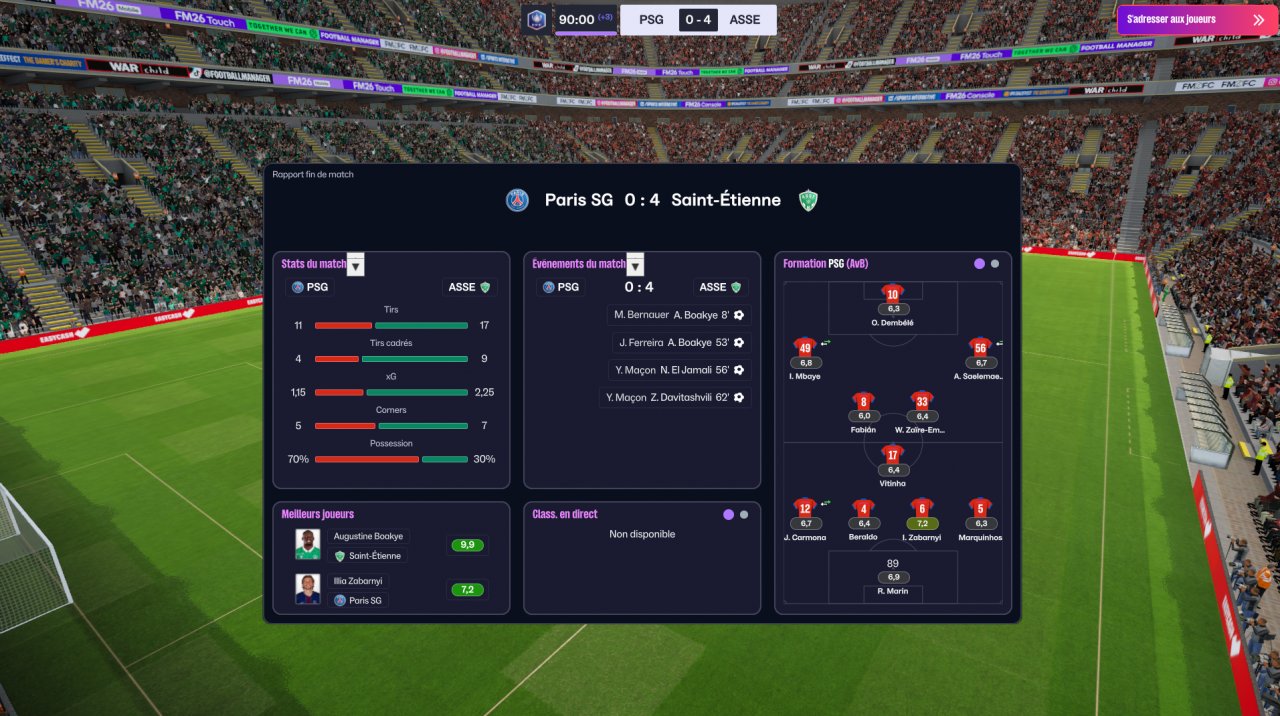This screenshot has width=1280, height=716.
Task: Switch formation panel to the grey dot page
Action: (x=994, y=264)
